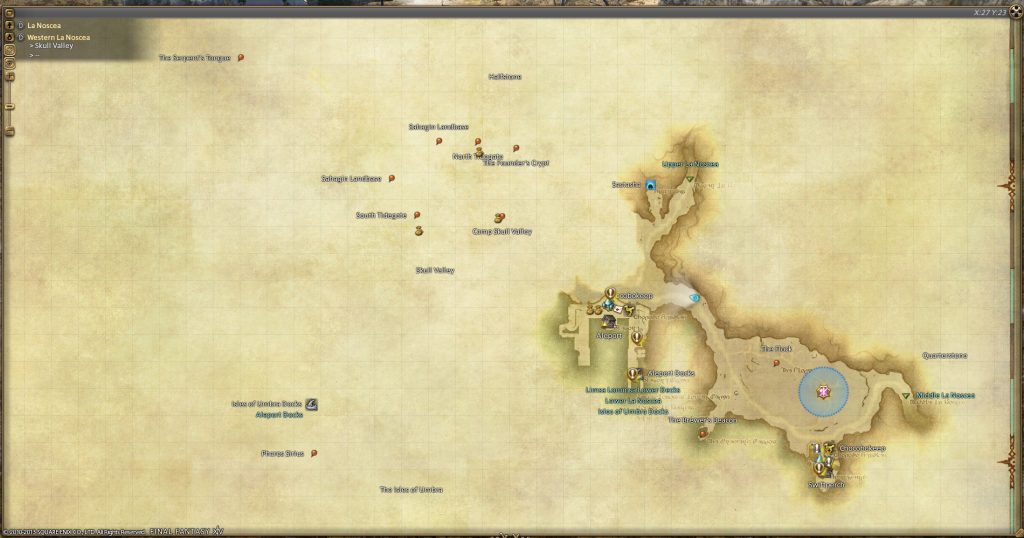Screen dimensions: 1024x538
Task: Select the South Tidegate map pin
Action: (x=417, y=215)
